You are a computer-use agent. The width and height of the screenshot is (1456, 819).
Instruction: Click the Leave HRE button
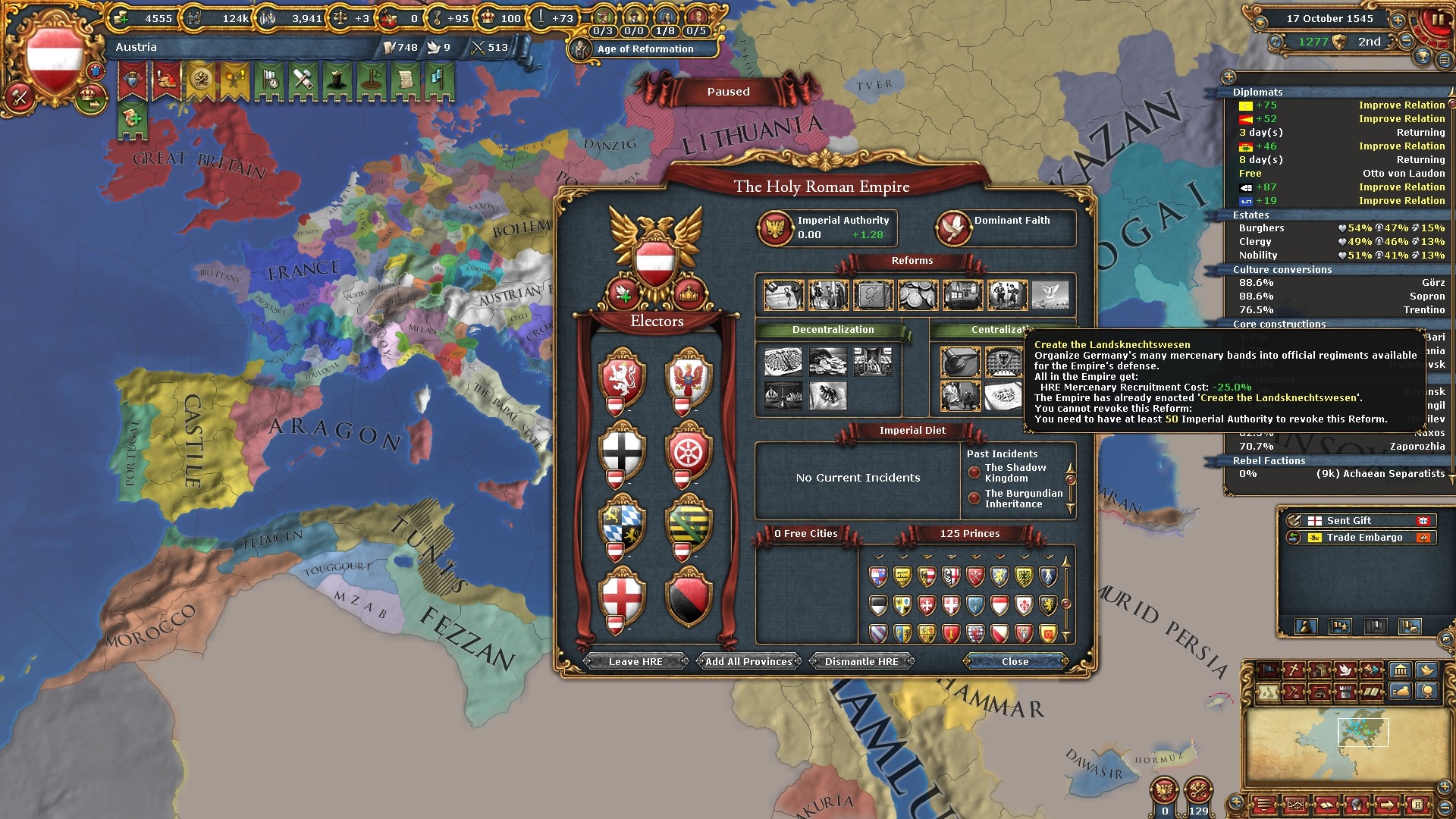[635, 661]
